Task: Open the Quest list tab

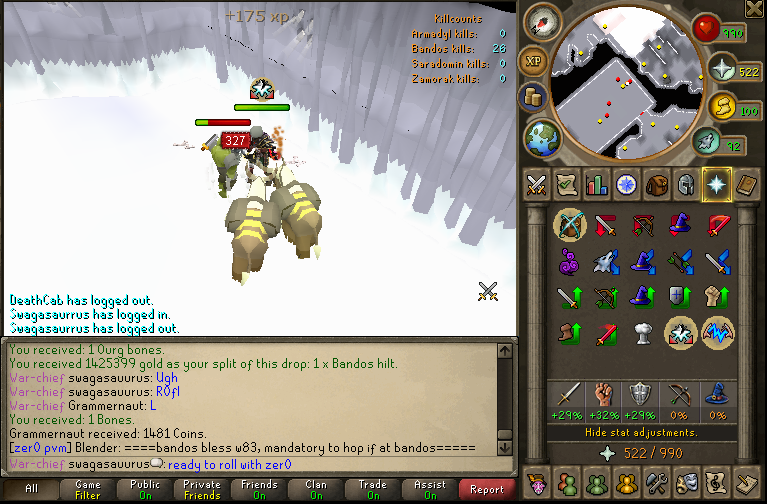Action: pyautogui.click(x=566, y=185)
